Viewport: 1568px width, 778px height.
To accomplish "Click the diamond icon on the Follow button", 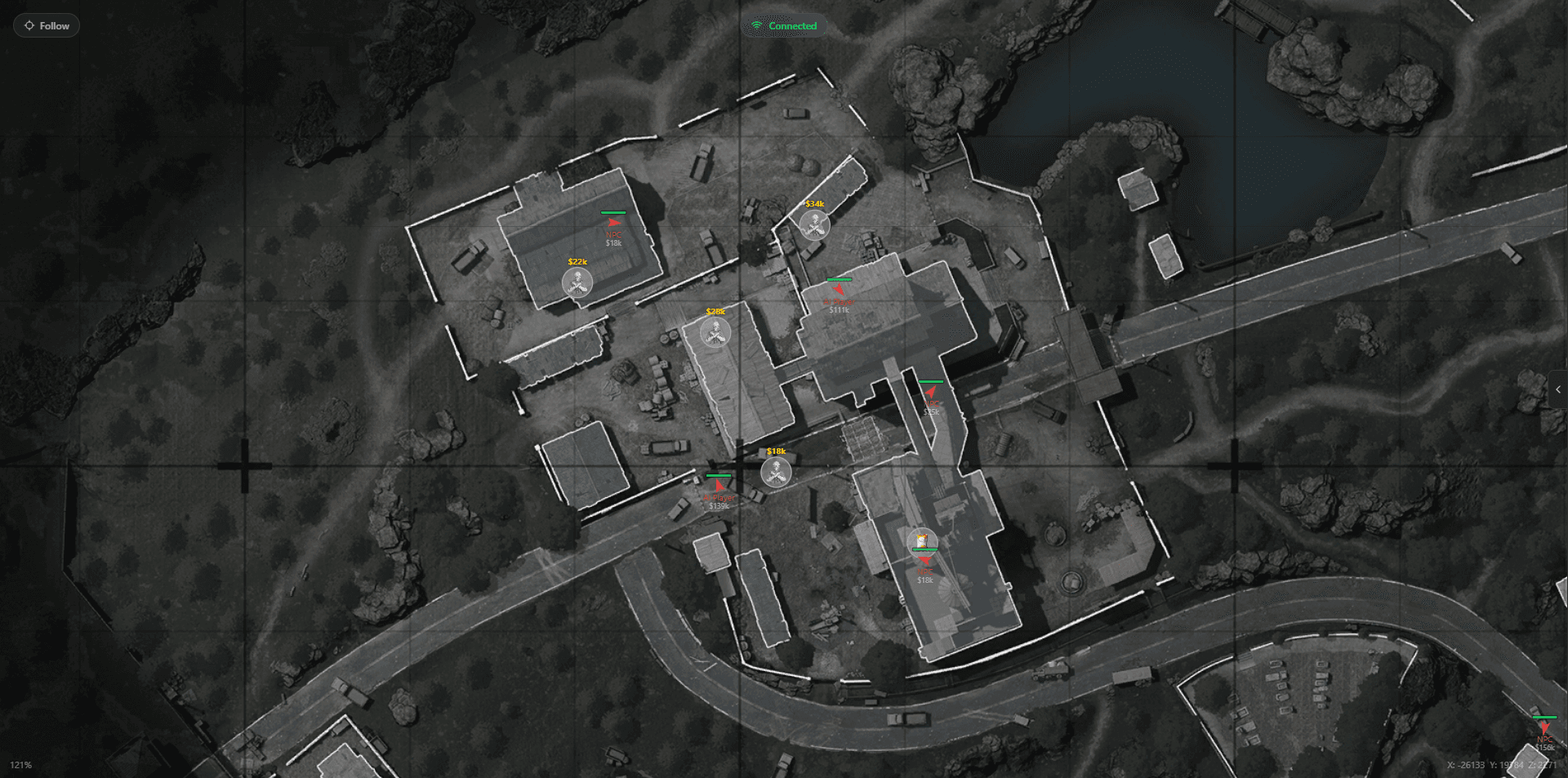I will [30, 25].
